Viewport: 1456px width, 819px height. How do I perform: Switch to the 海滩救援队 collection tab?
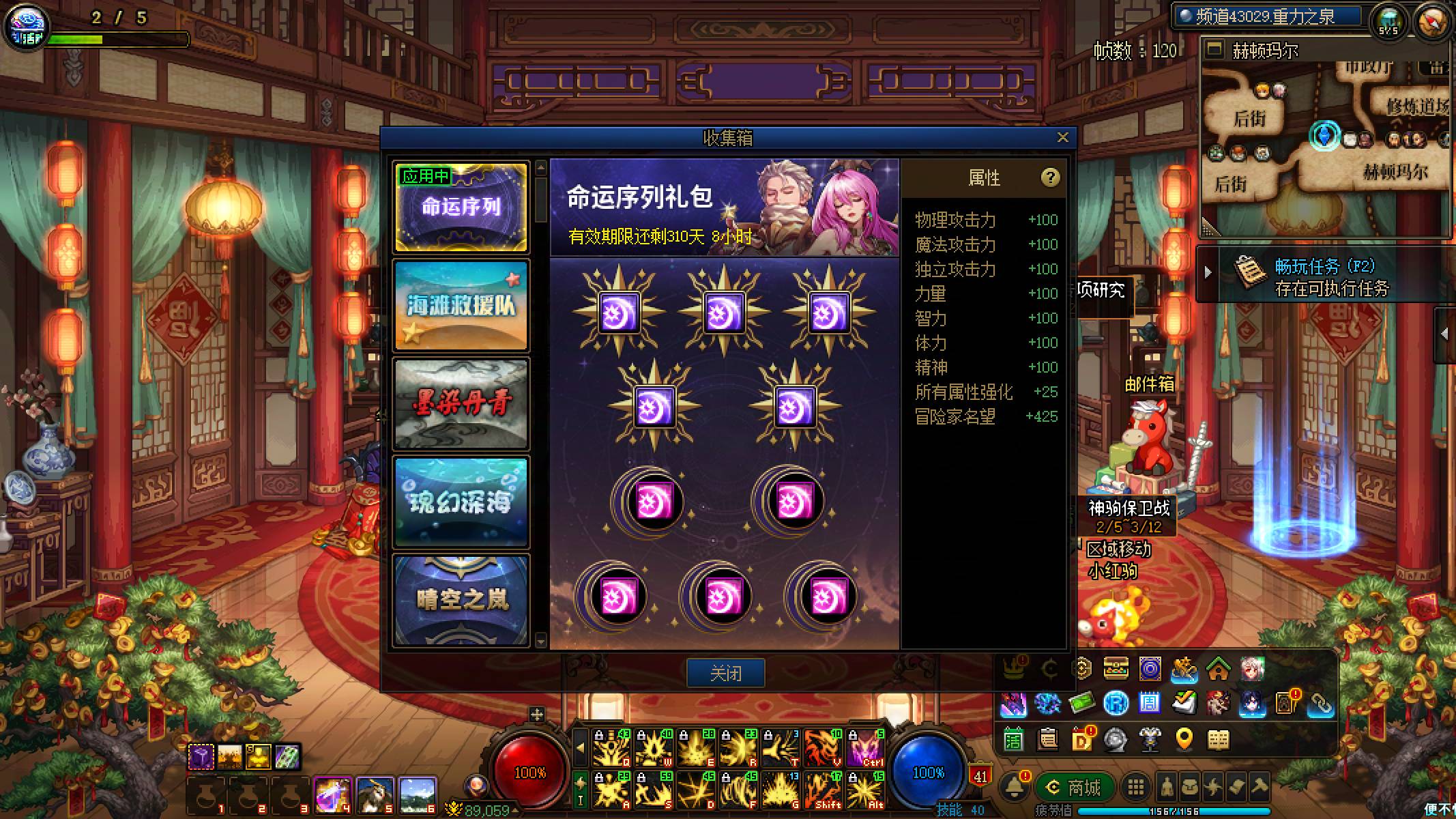461,305
